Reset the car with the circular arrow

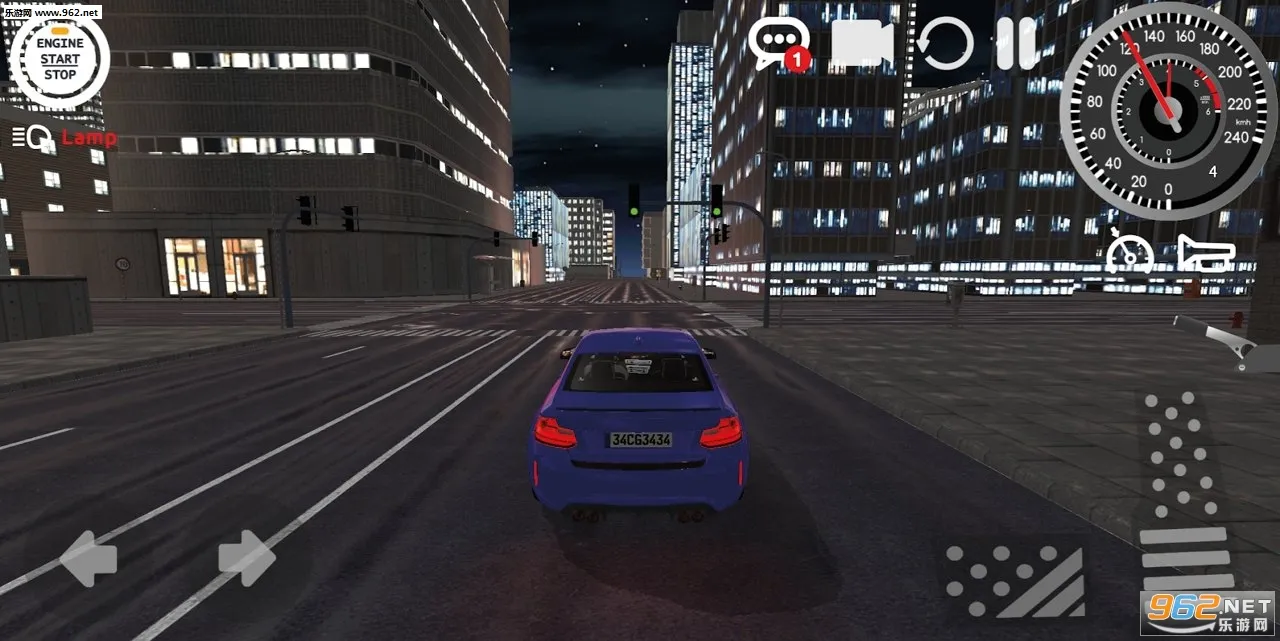pyautogui.click(x=946, y=44)
